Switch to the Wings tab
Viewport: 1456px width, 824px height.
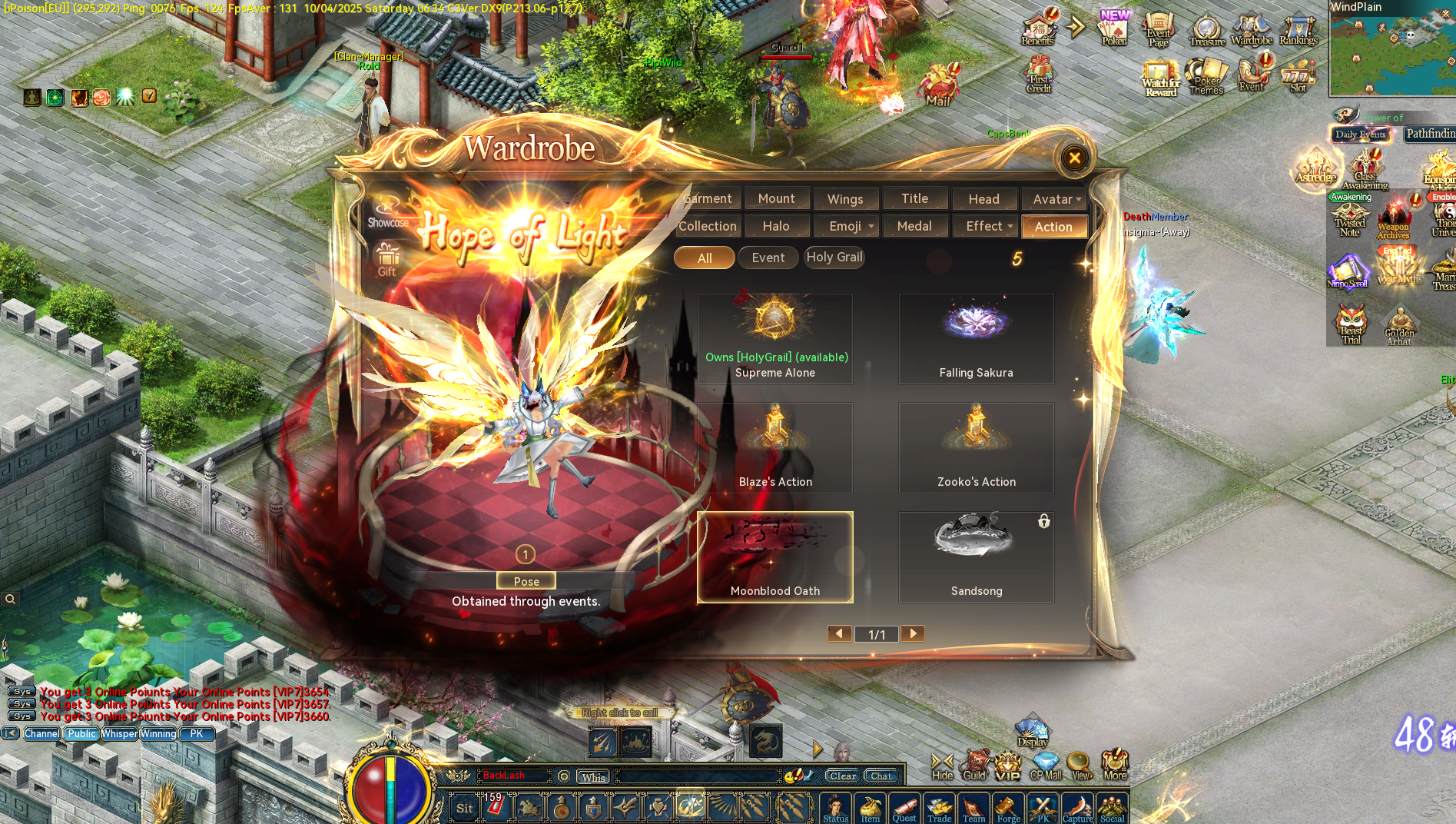(846, 198)
